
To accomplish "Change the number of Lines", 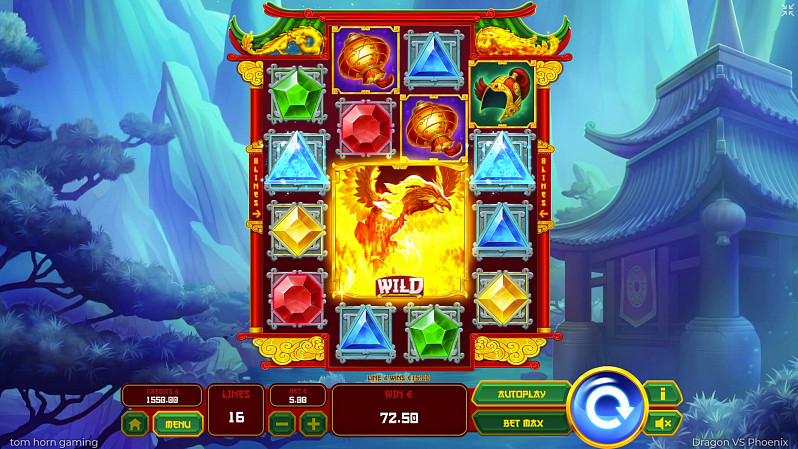I will [x=236, y=410].
